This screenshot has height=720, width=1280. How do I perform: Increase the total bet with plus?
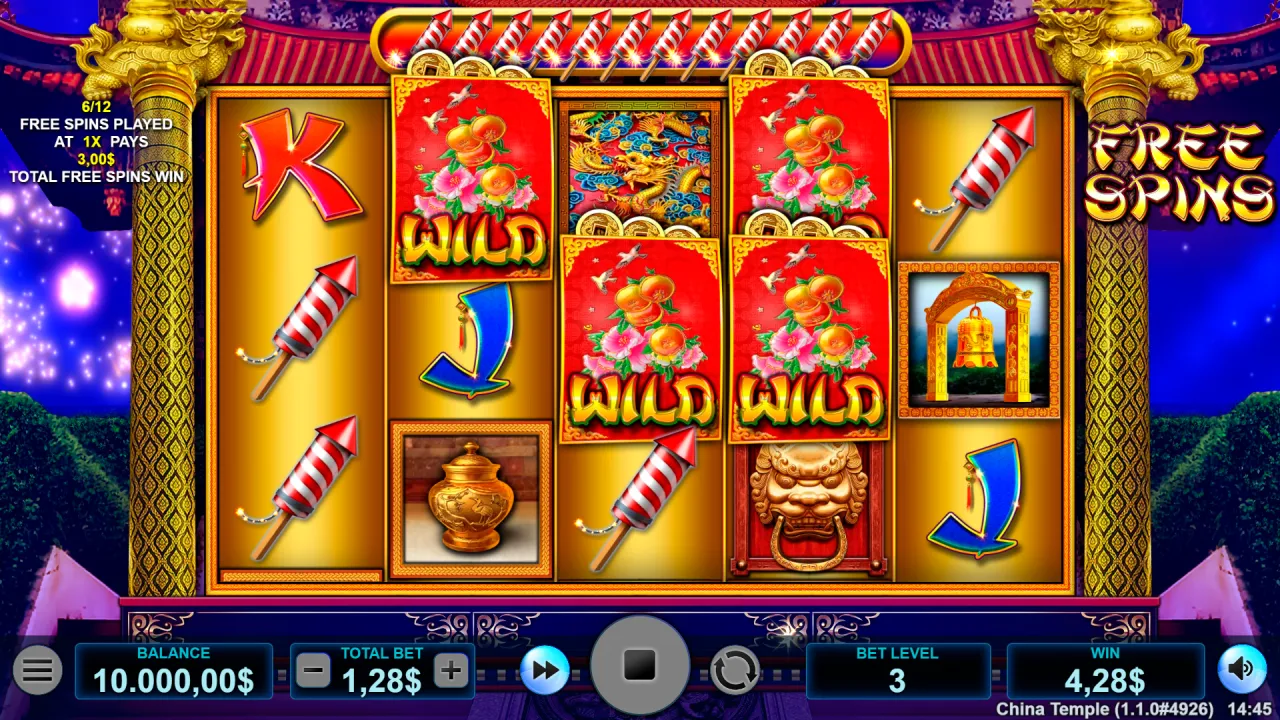point(451,671)
